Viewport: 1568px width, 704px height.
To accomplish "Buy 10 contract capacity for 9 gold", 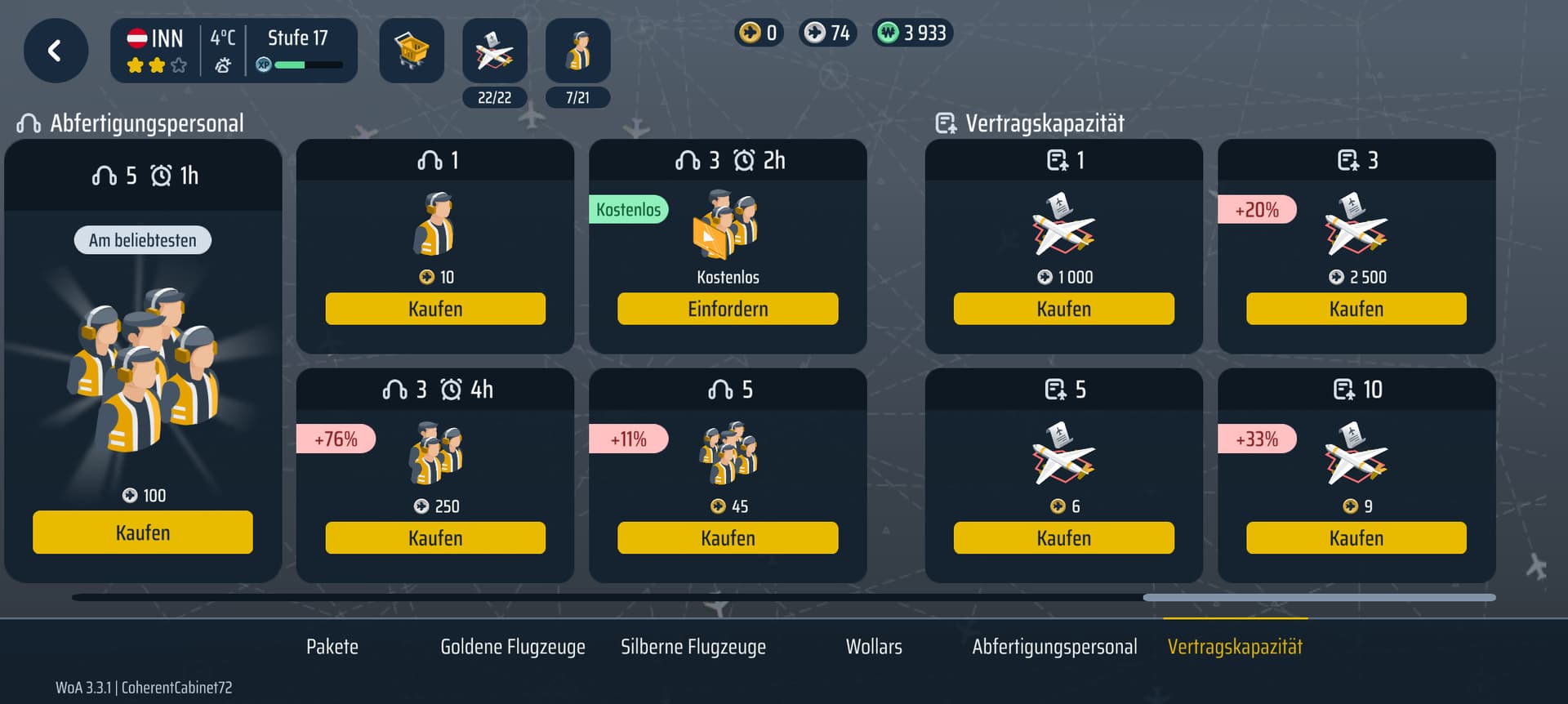I will [x=1356, y=538].
